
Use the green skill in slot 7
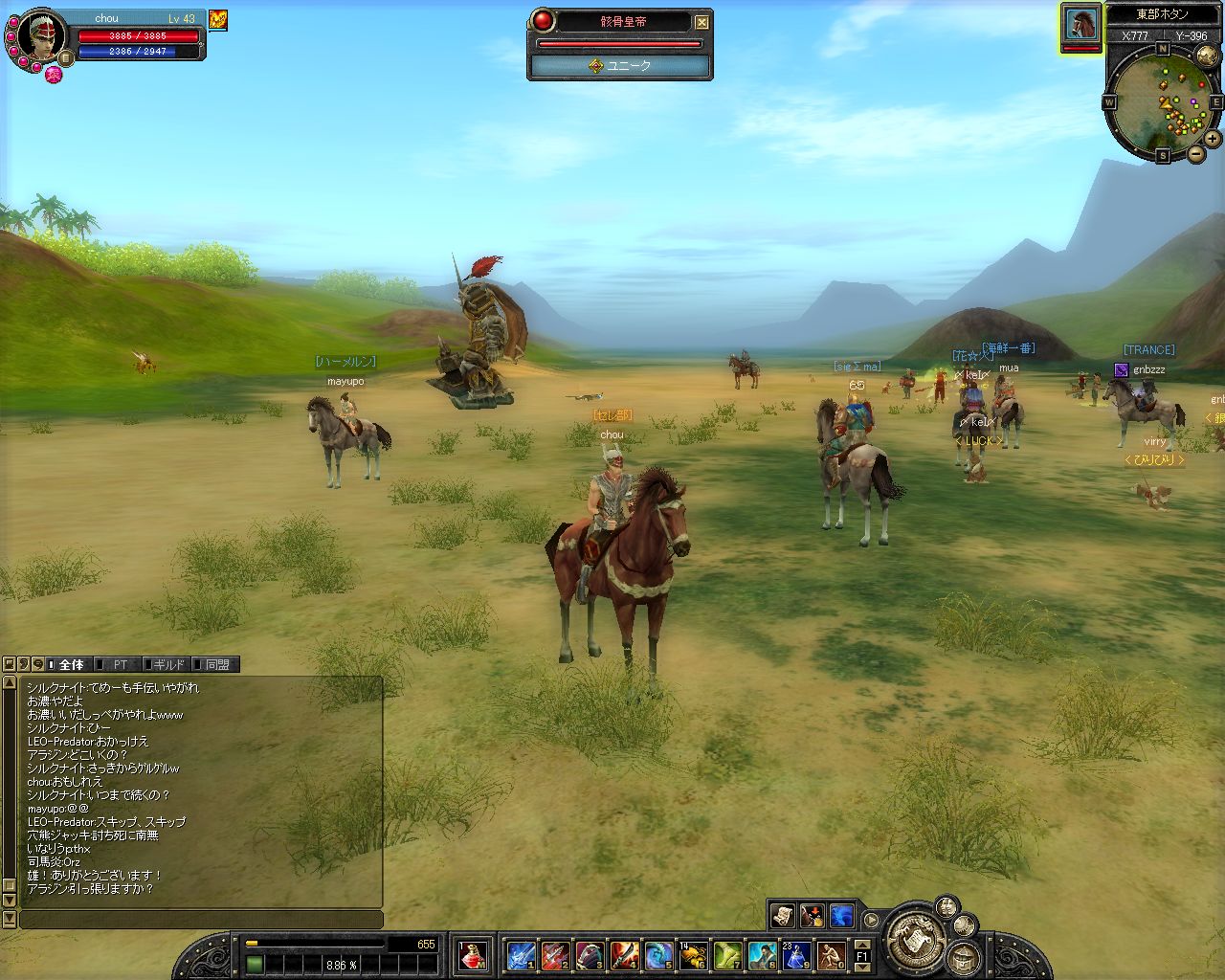pos(727,954)
